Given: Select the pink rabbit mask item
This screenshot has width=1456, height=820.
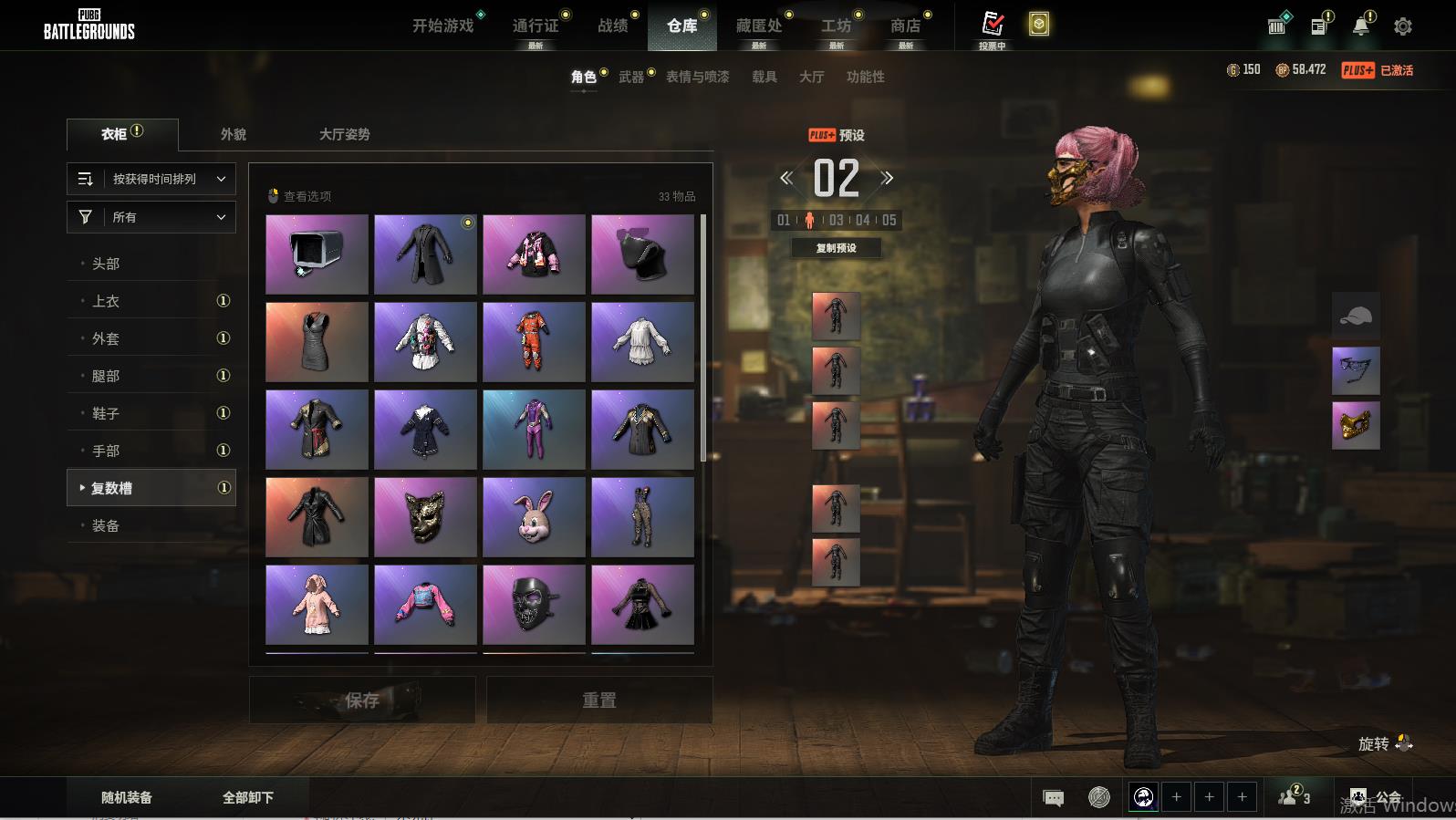Looking at the screenshot, I should [x=534, y=517].
